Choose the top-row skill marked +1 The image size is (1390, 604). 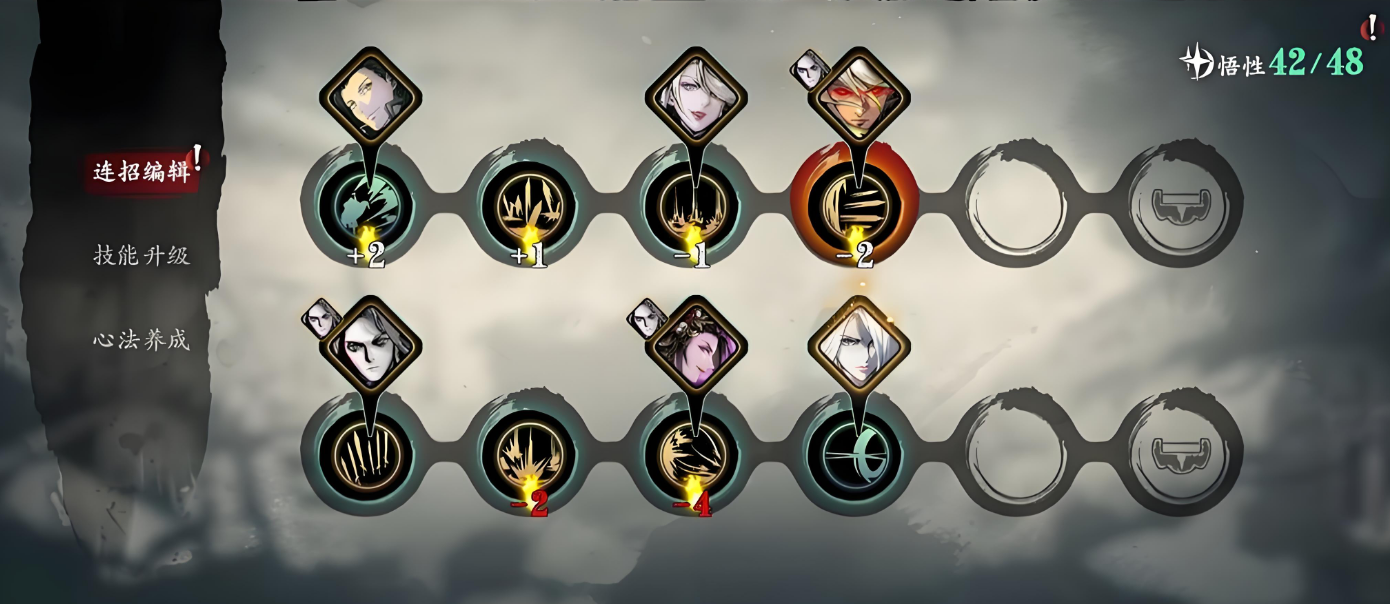coord(528,205)
